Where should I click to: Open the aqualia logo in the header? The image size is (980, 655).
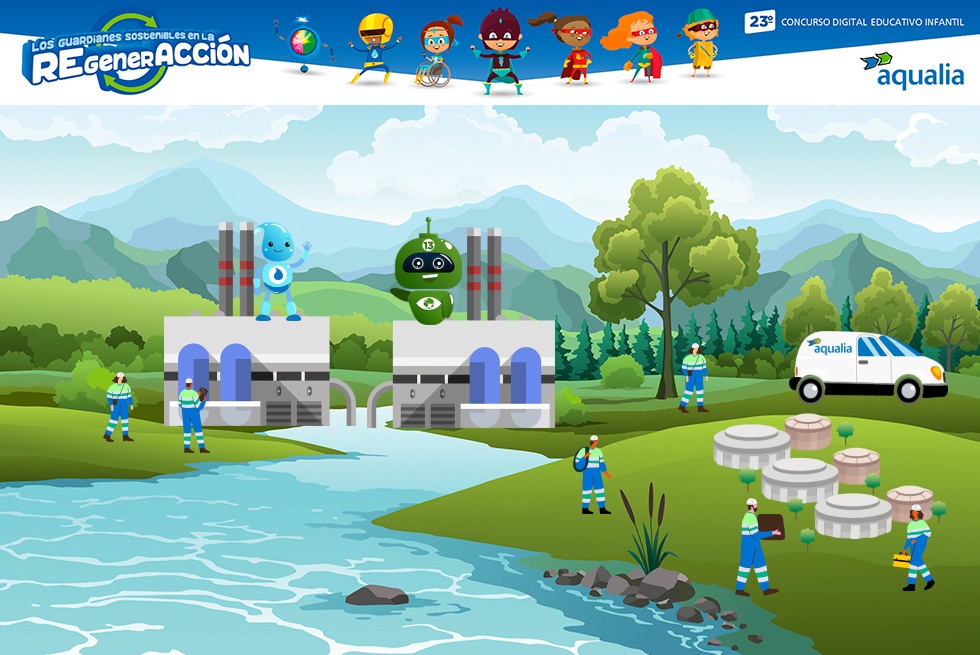911,71
